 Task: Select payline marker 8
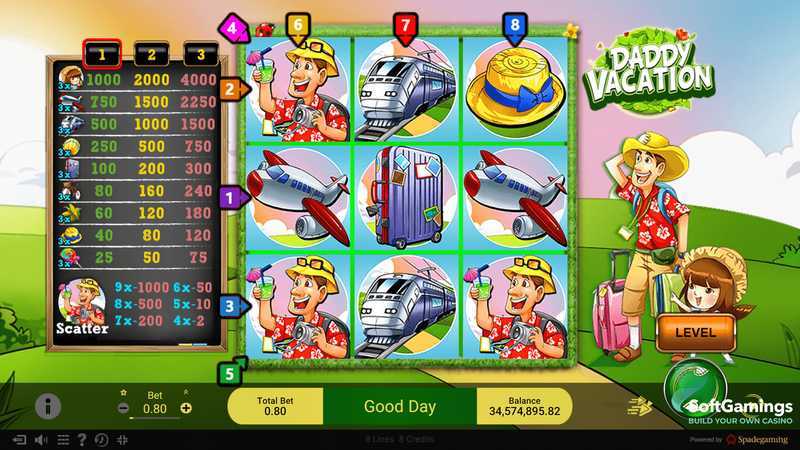coord(515,25)
